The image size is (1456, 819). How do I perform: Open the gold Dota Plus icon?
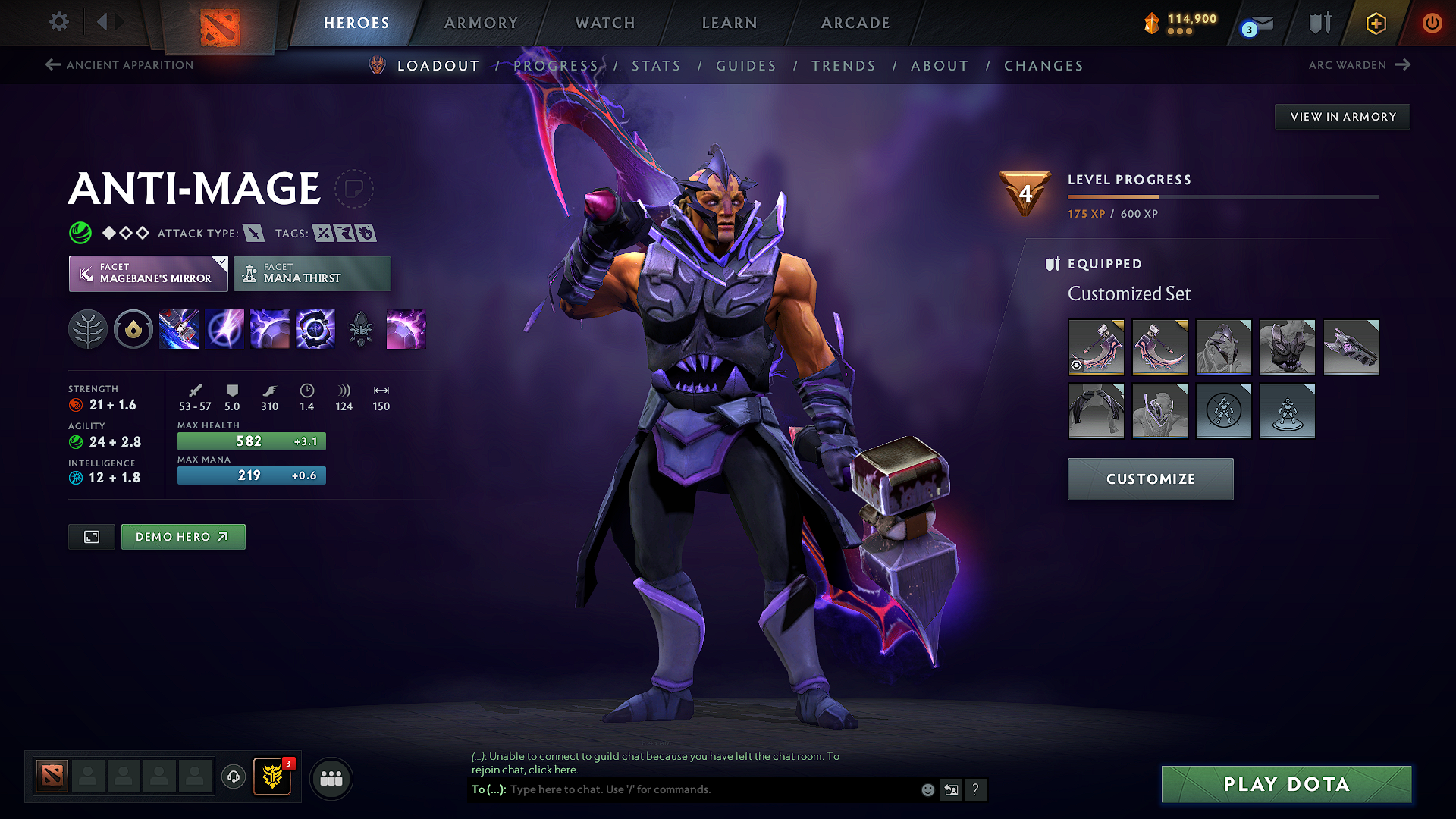click(1375, 24)
